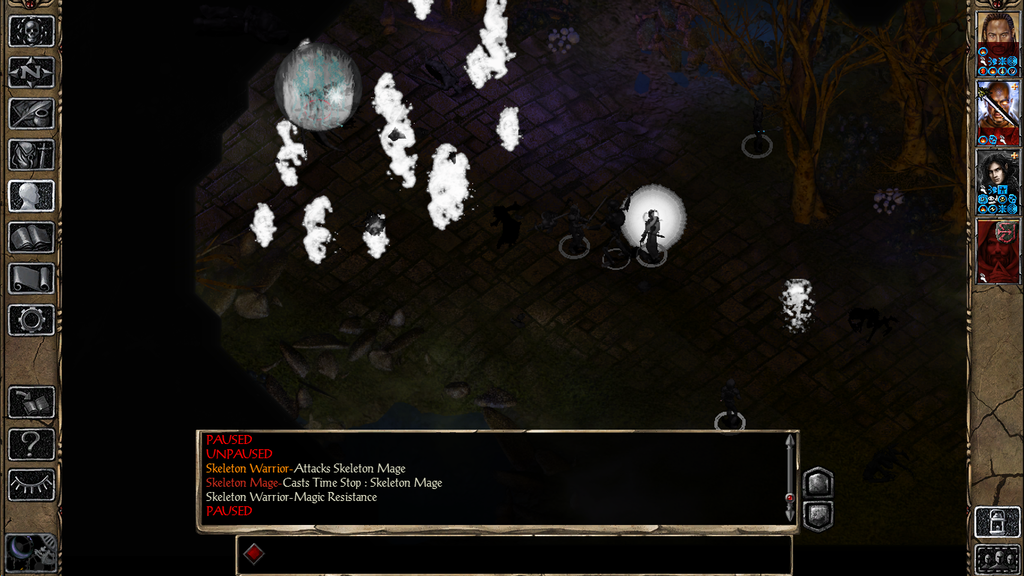Click the skull return-to-game button
1024x576 pixels.
(x=31, y=30)
